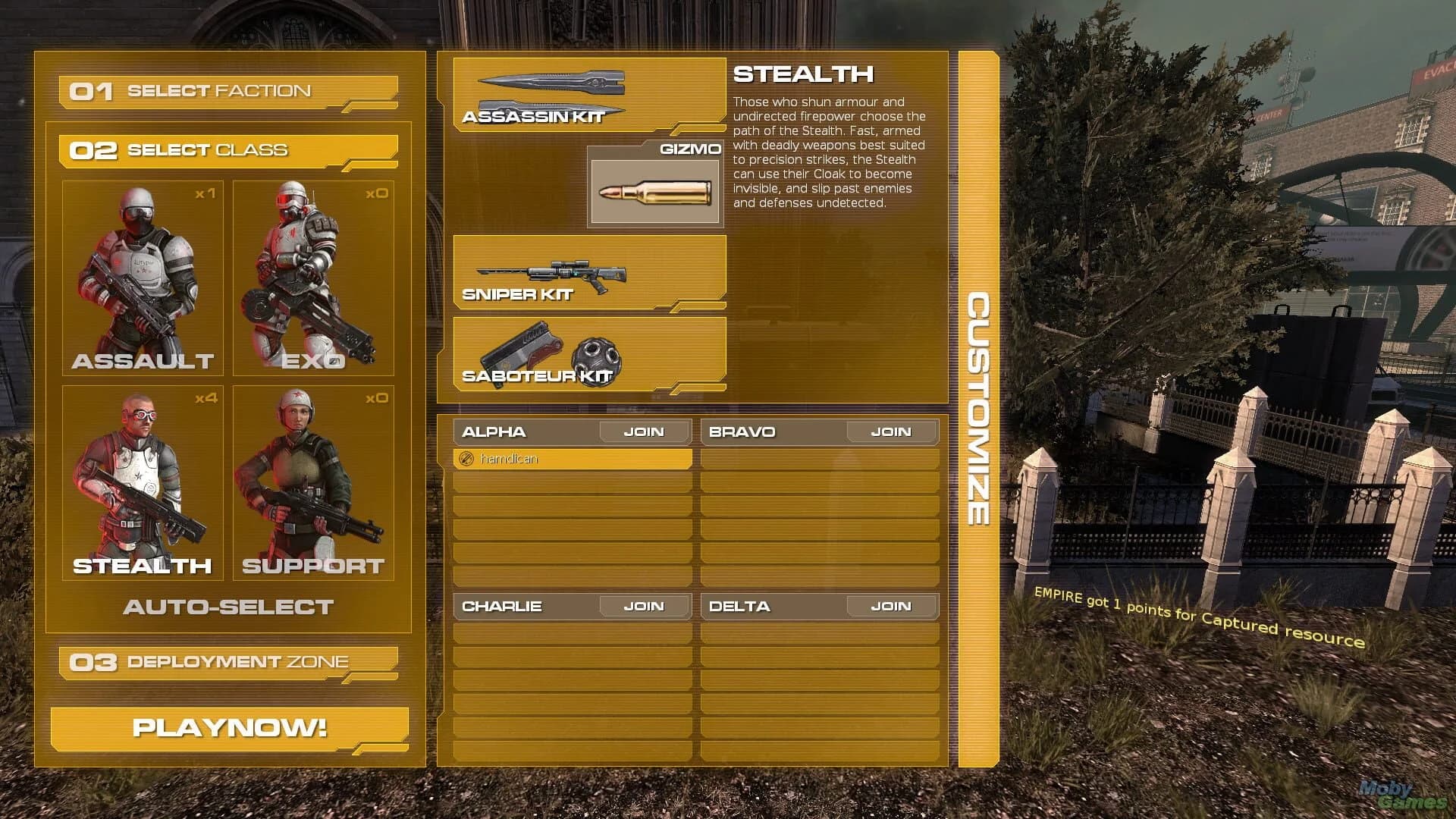Toggle the Stealth class showing x4

pyautogui.click(x=142, y=482)
